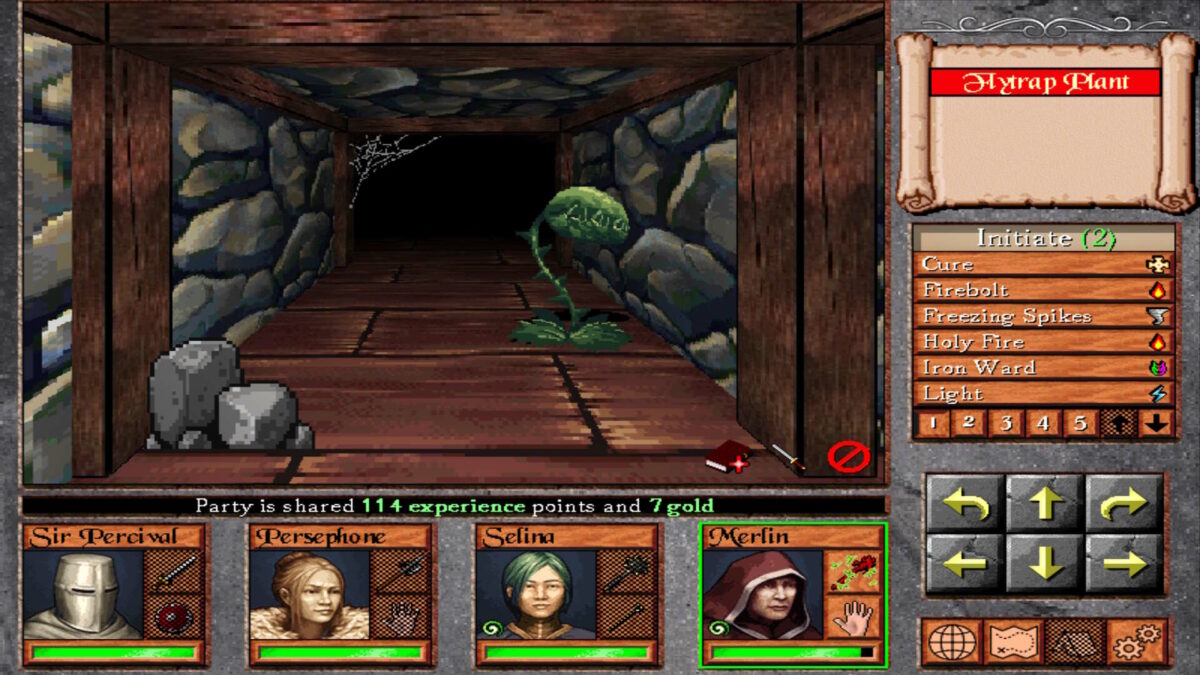This screenshot has width=1200, height=675.
Task: Open the red spellbook icon
Action: pos(727,458)
